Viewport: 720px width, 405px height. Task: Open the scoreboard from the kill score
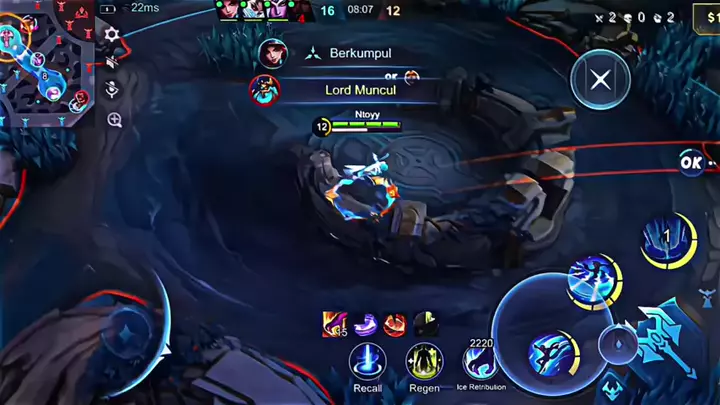point(360,11)
